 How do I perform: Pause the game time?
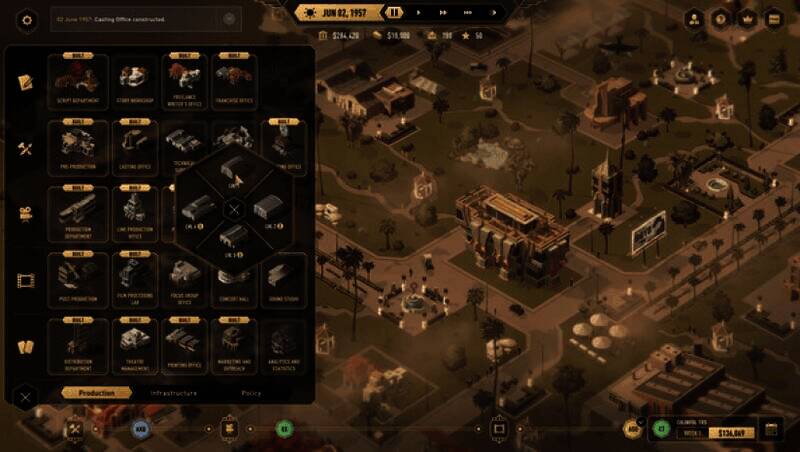pos(396,13)
